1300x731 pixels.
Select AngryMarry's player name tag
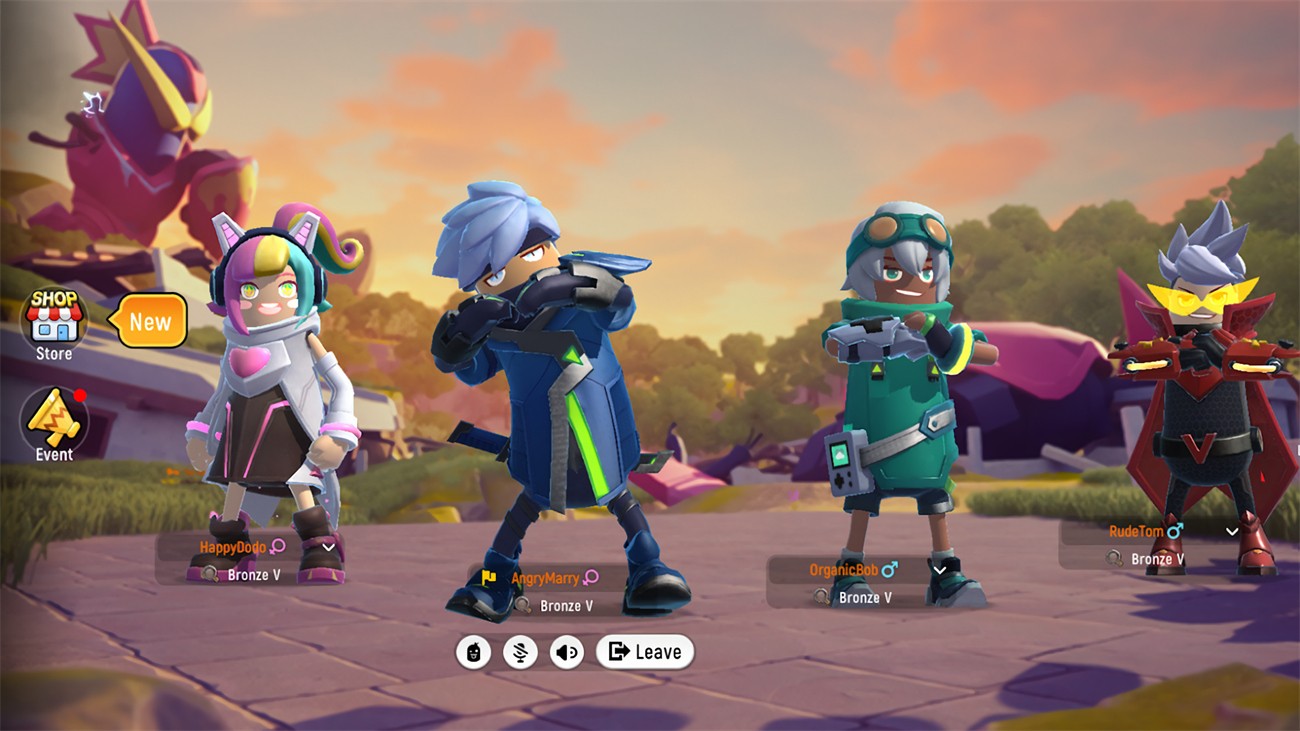(x=545, y=578)
